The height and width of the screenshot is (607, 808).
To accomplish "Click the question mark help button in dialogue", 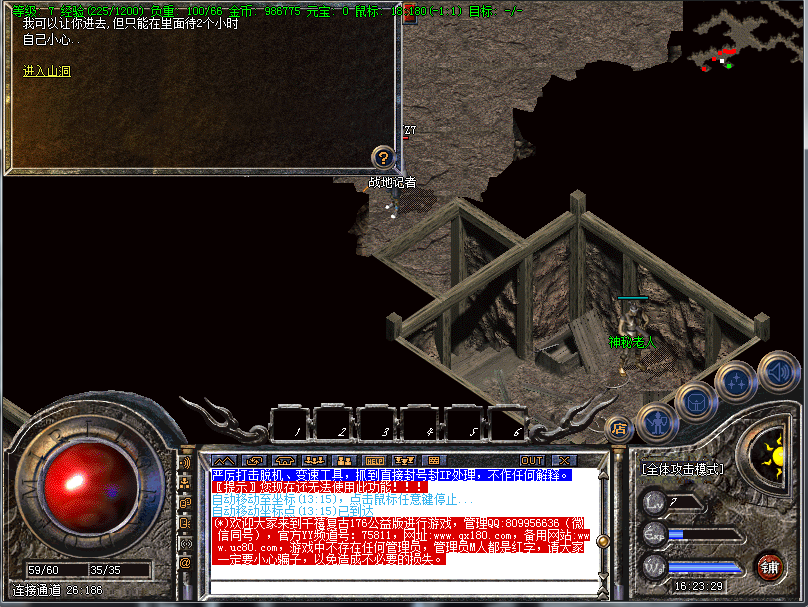I will click(x=382, y=157).
